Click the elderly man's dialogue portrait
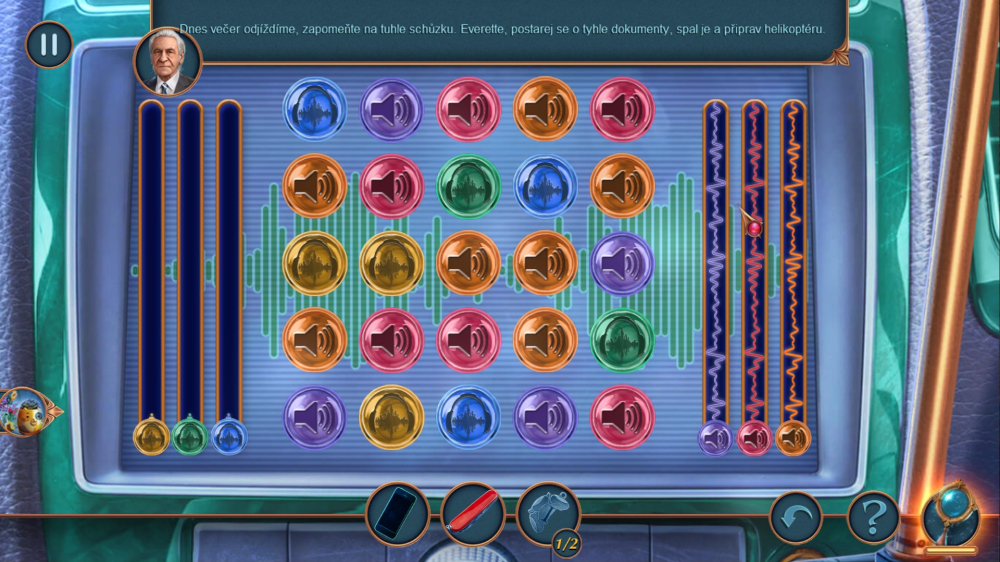The image size is (1000, 562). (x=167, y=62)
